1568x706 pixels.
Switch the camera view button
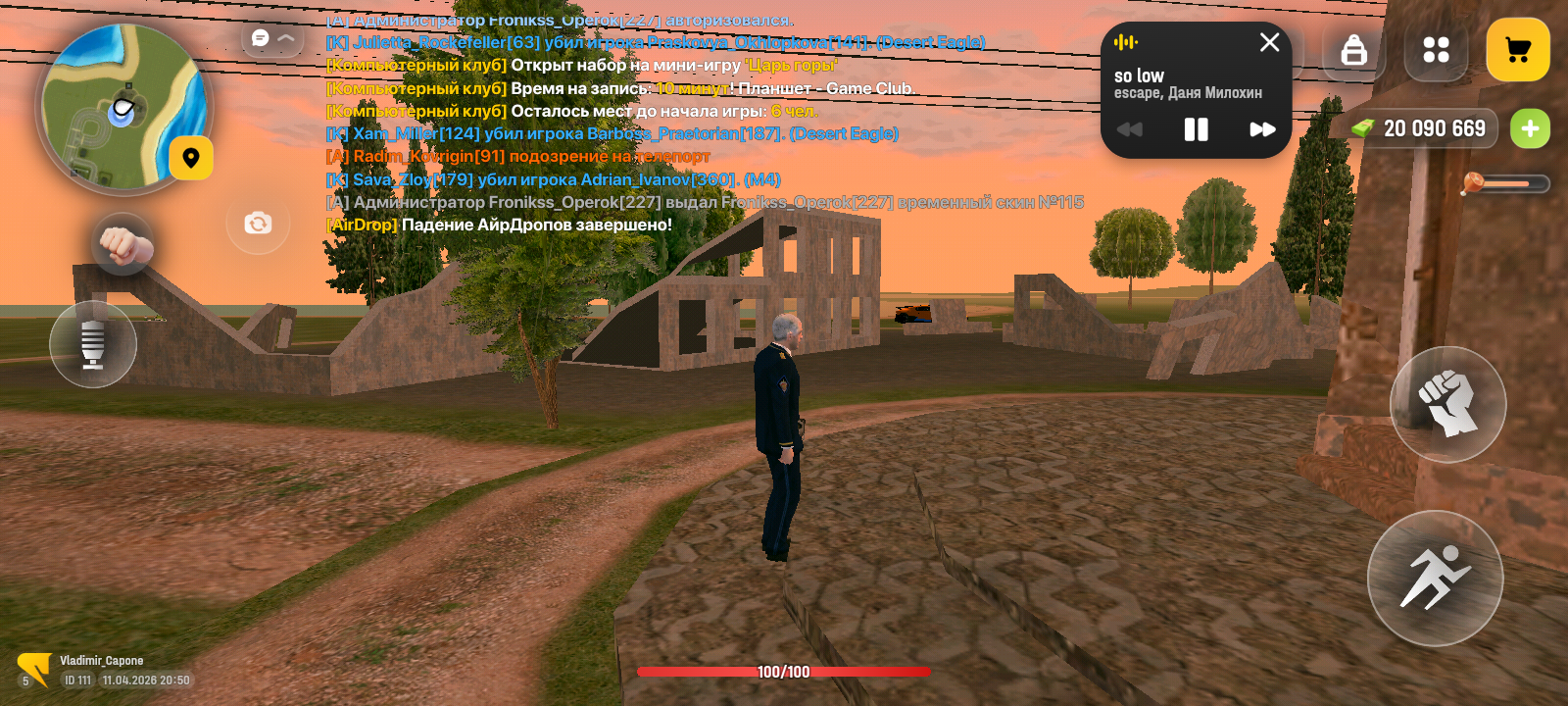coord(258,224)
